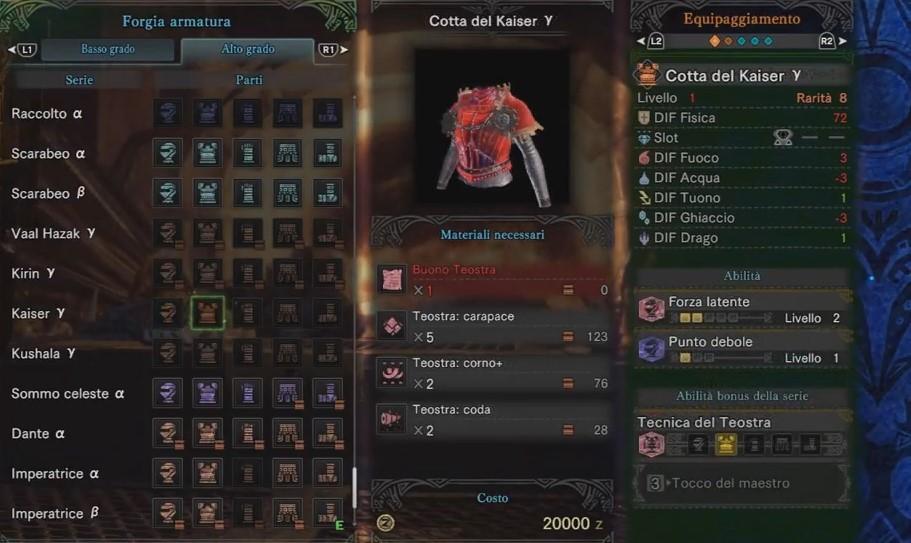Click the highlighted Kaiser γ chest piece

point(207,313)
